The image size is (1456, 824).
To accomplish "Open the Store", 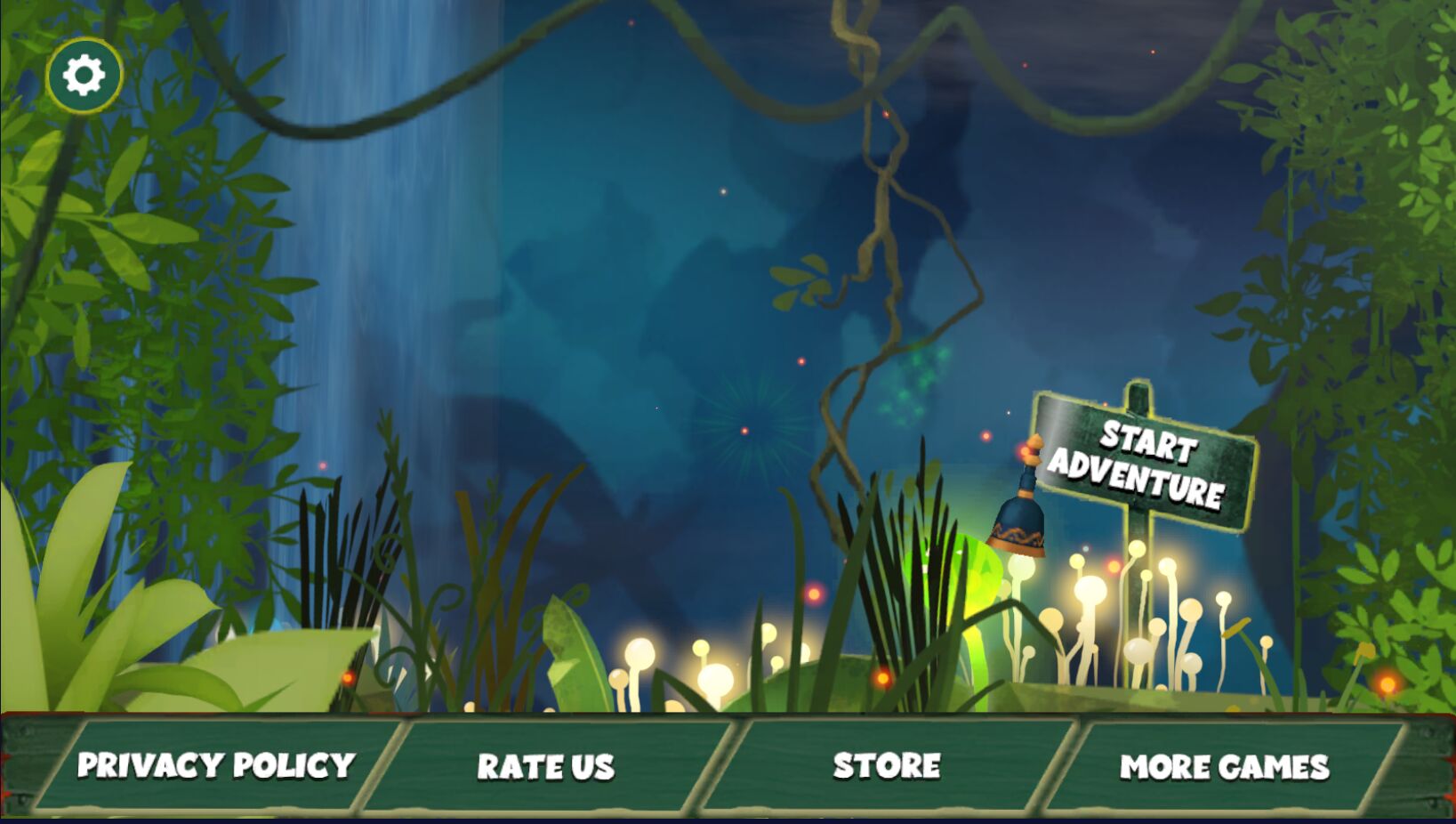I will pos(887,766).
